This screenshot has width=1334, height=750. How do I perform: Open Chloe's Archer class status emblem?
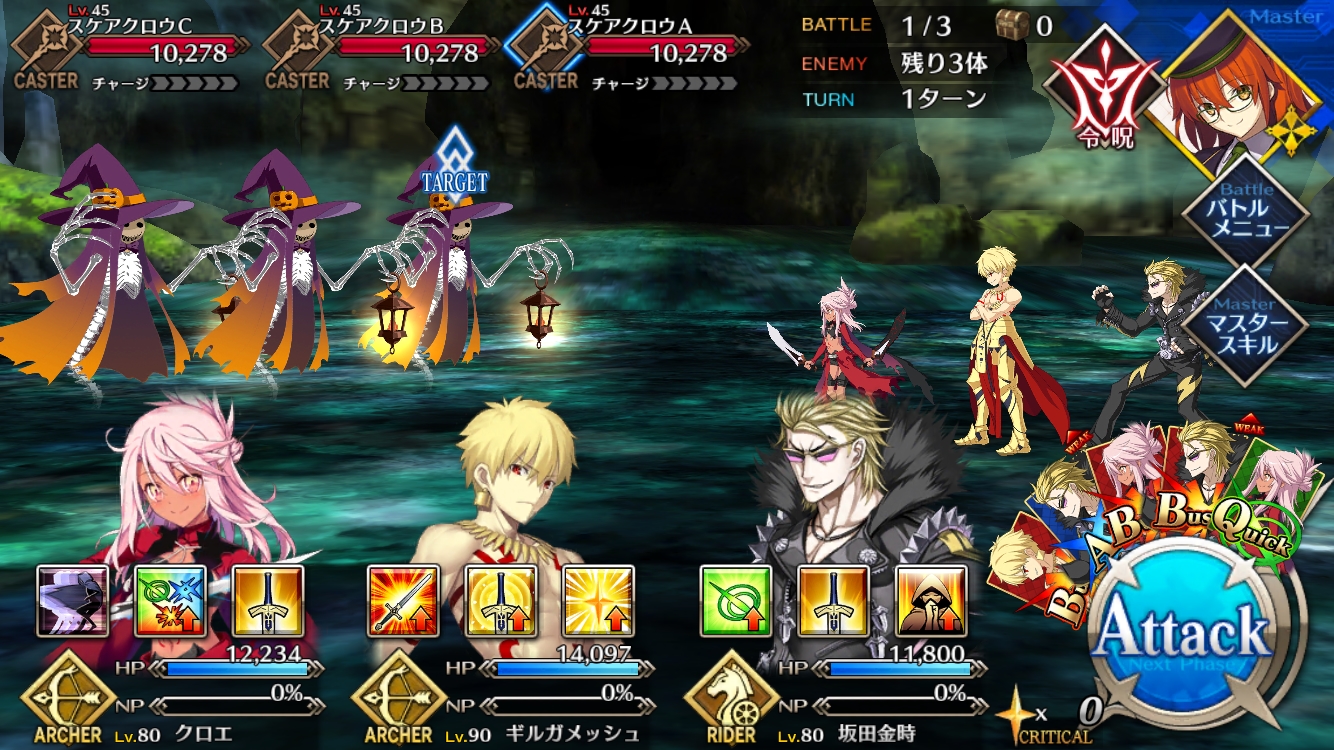click(68, 700)
